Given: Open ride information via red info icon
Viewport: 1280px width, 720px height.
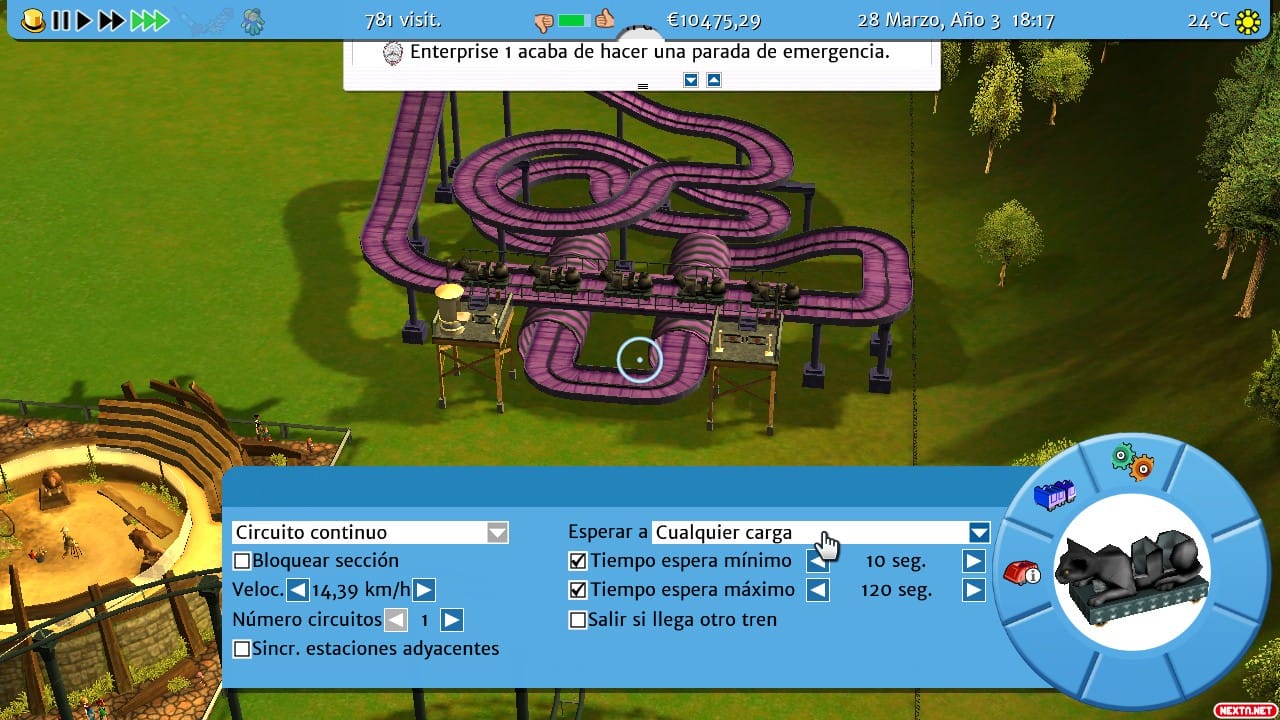Looking at the screenshot, I should 1022,574.
